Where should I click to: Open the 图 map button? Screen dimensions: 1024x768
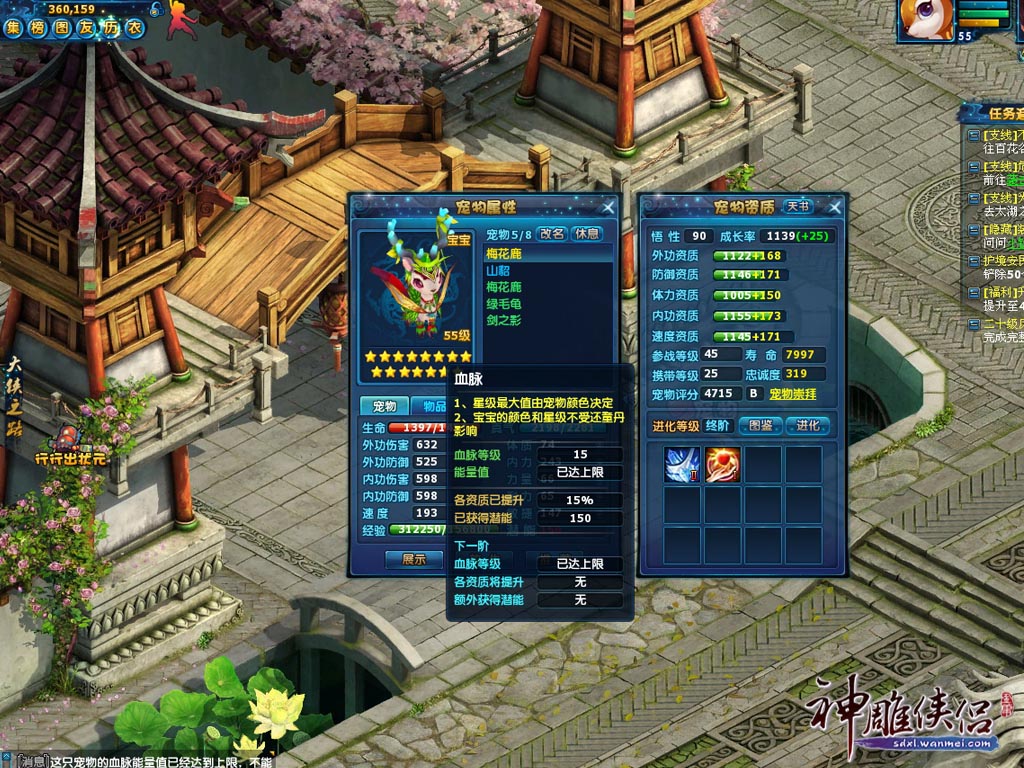pos(64,29)
